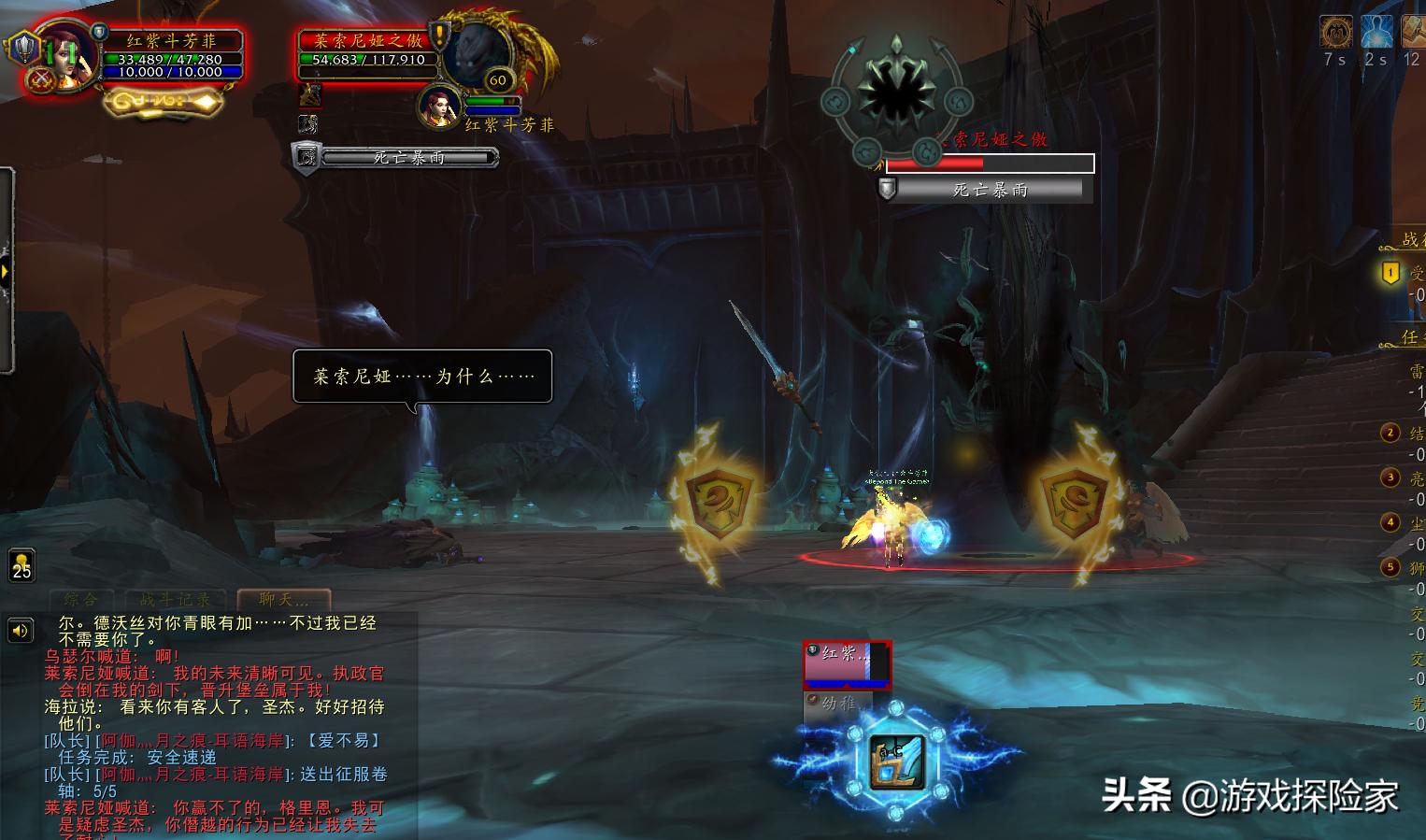Click the first debuff icon under target frame
Image resolution: width=1426 pixels, height=840 pixels.
[310, 94]
